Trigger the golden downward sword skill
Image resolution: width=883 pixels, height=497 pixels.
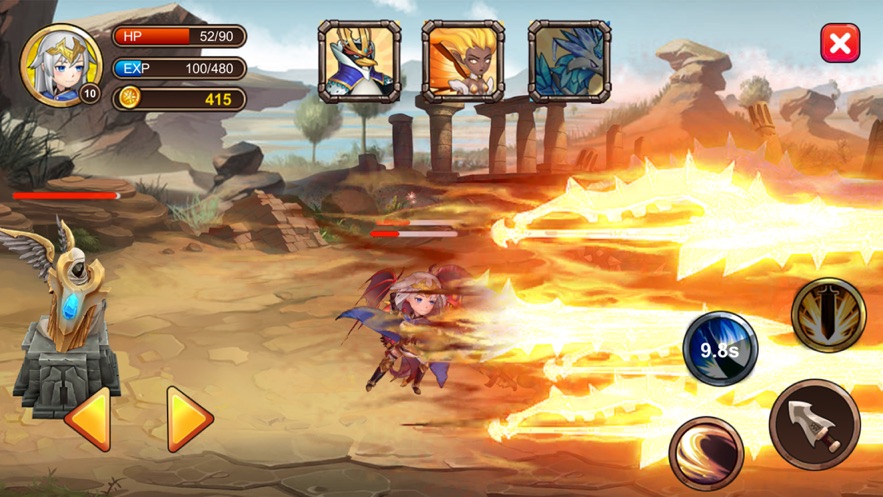(x=828, y=315)
